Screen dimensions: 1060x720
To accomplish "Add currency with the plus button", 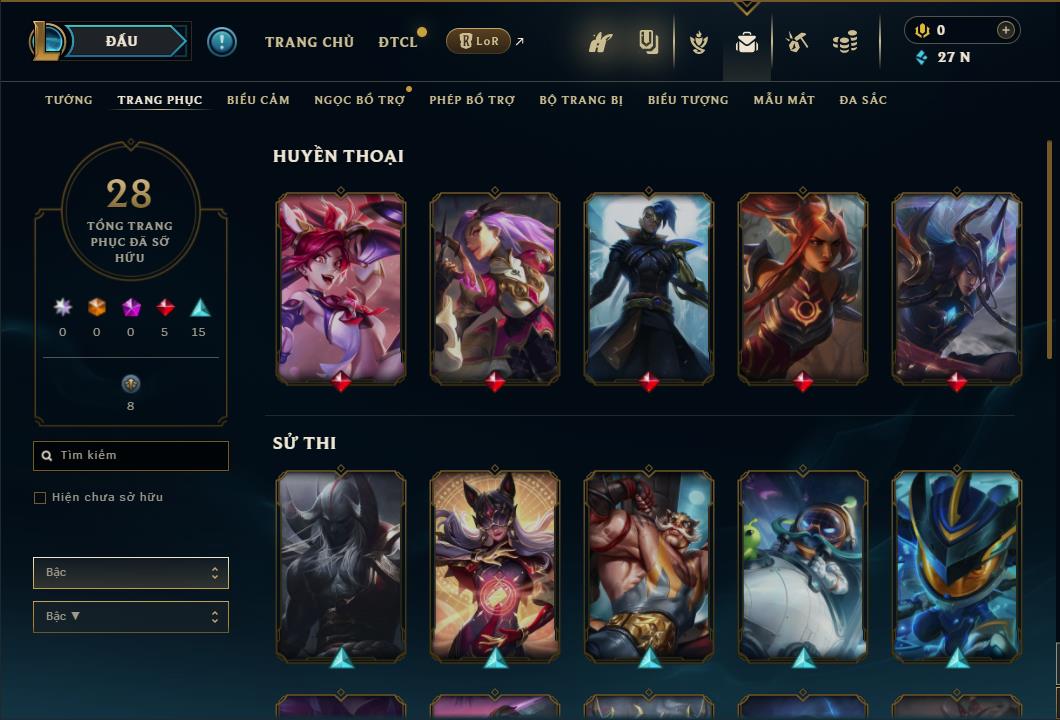I will tap(1005, 30).
